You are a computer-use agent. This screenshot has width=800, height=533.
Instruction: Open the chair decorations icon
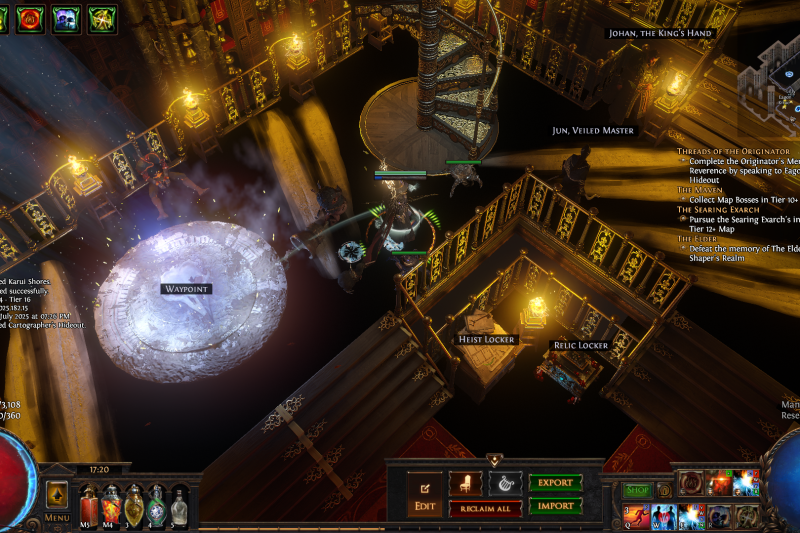(465, 484)
